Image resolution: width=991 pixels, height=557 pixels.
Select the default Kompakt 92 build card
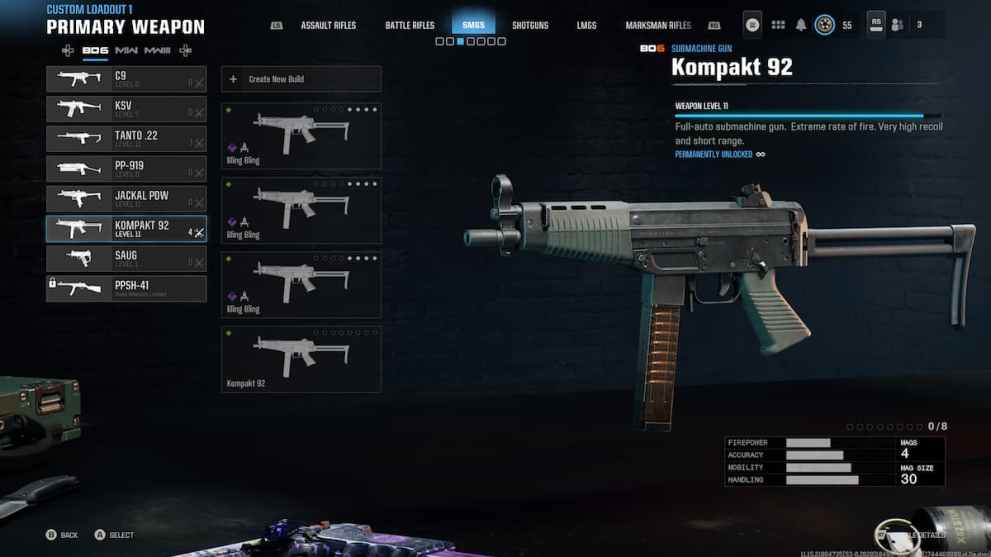click(x=300, y=358)
